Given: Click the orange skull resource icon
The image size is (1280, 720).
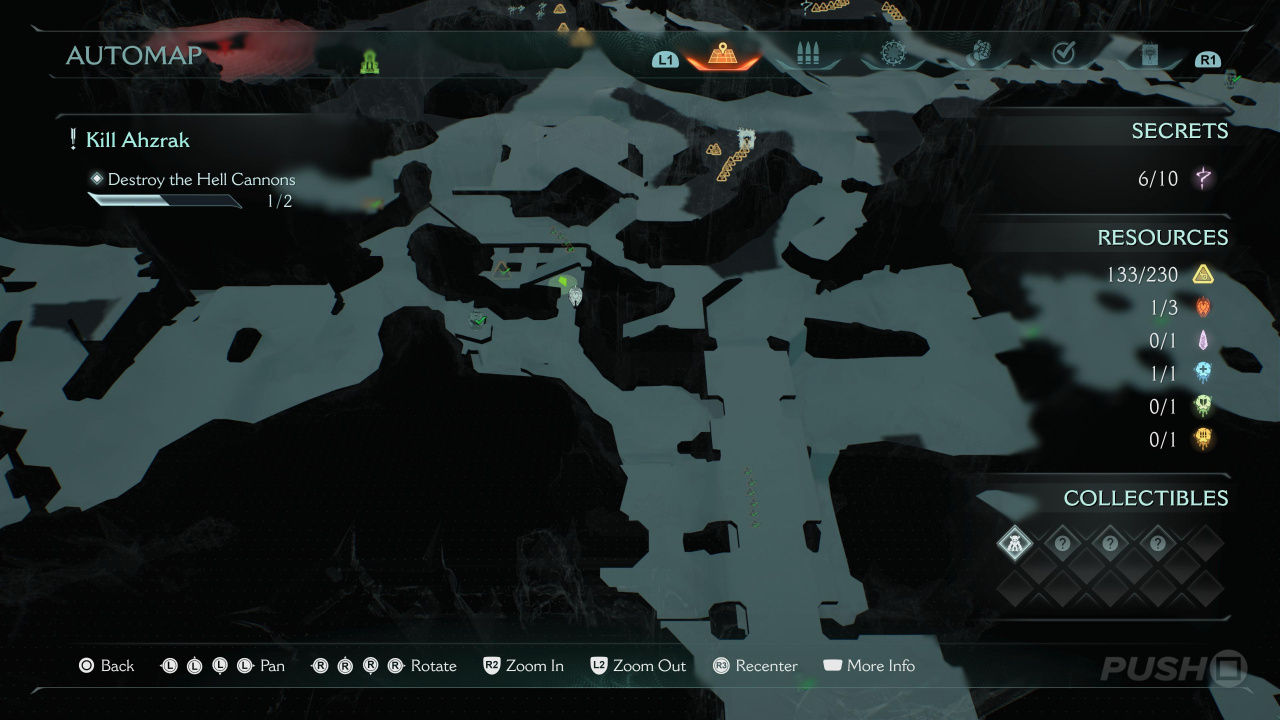Looking at the screenshot, I should tap(1203, 438).
